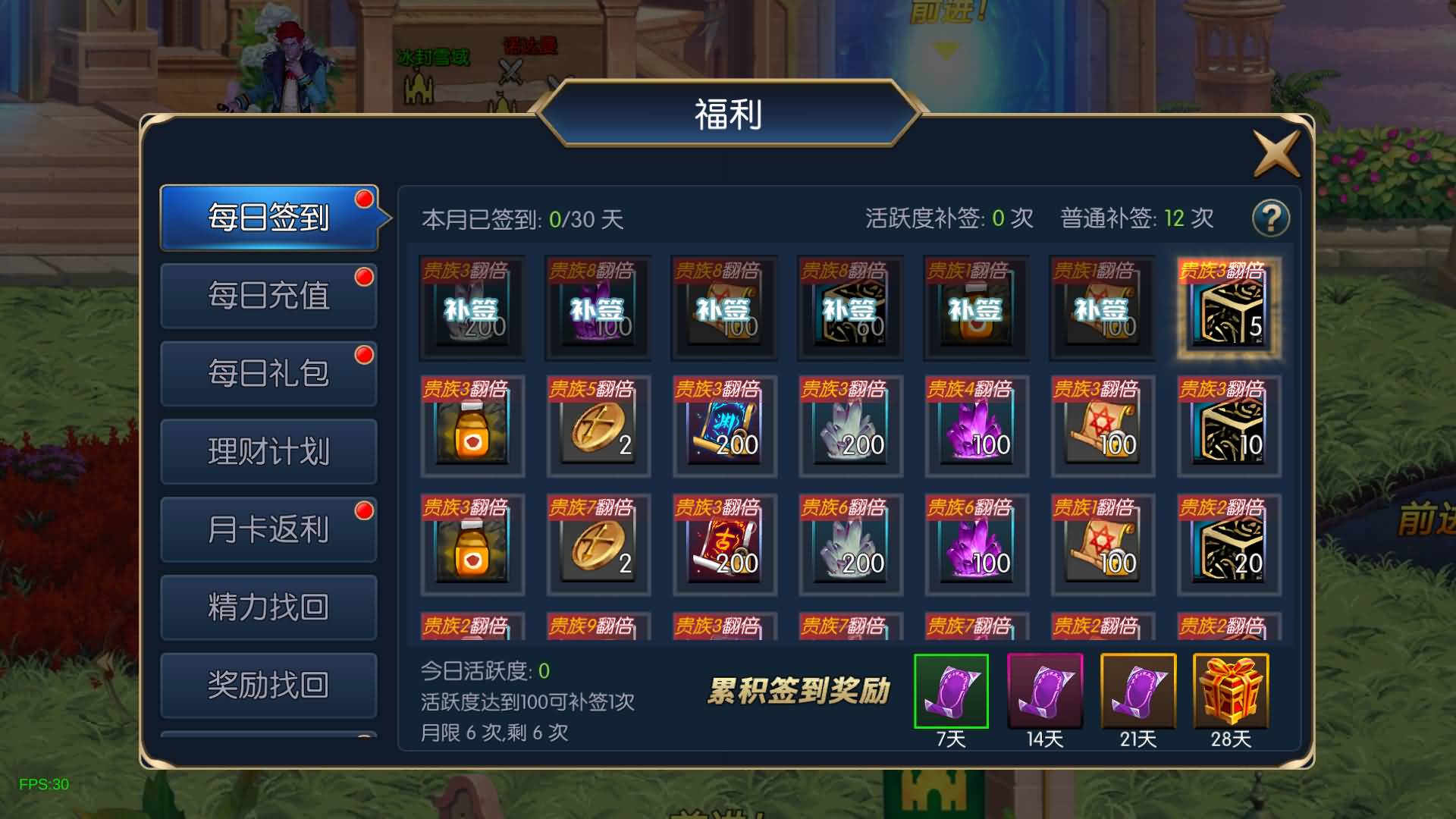Open the 月卡返利 rebate page
This screenshot has width=1456, height=819.
[x=267, y=529]
